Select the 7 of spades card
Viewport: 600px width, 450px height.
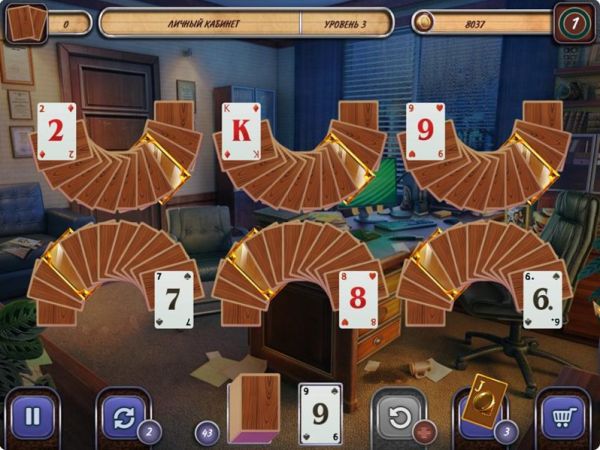pos(171,297)
